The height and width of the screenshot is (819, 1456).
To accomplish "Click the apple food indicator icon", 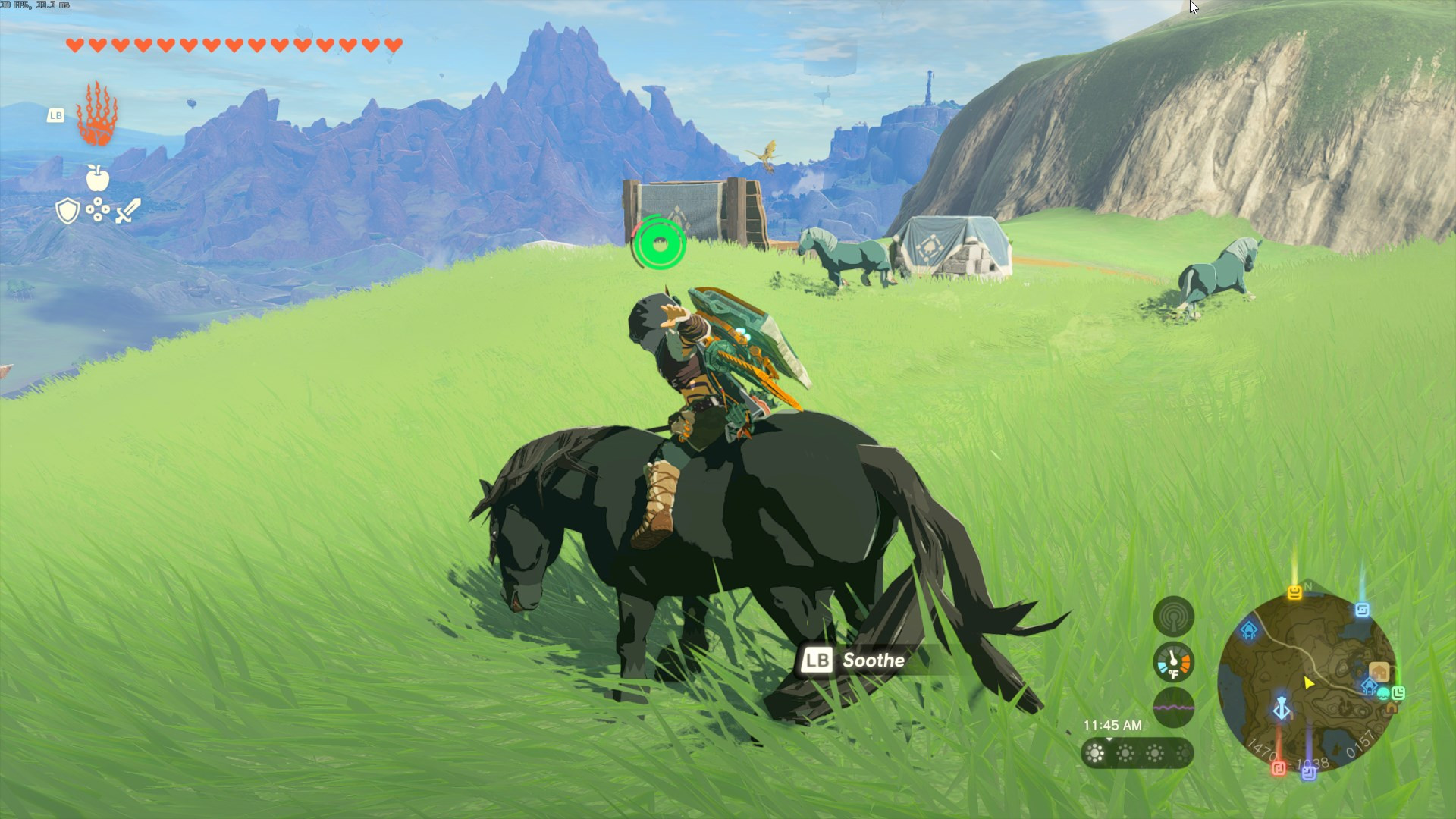I will pyautogui.click(x=99, y=180).
